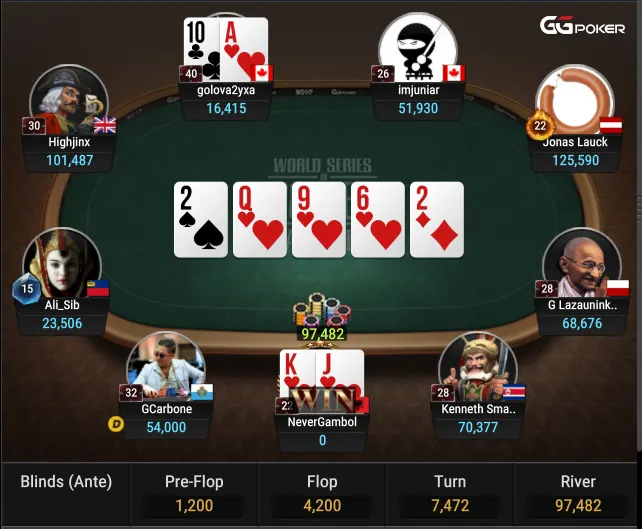Image resolution: width=642 pixels, height=529 pixels.
Task: Select Kenneth Sma's player avatar
Action: click(x=476, y=368)
